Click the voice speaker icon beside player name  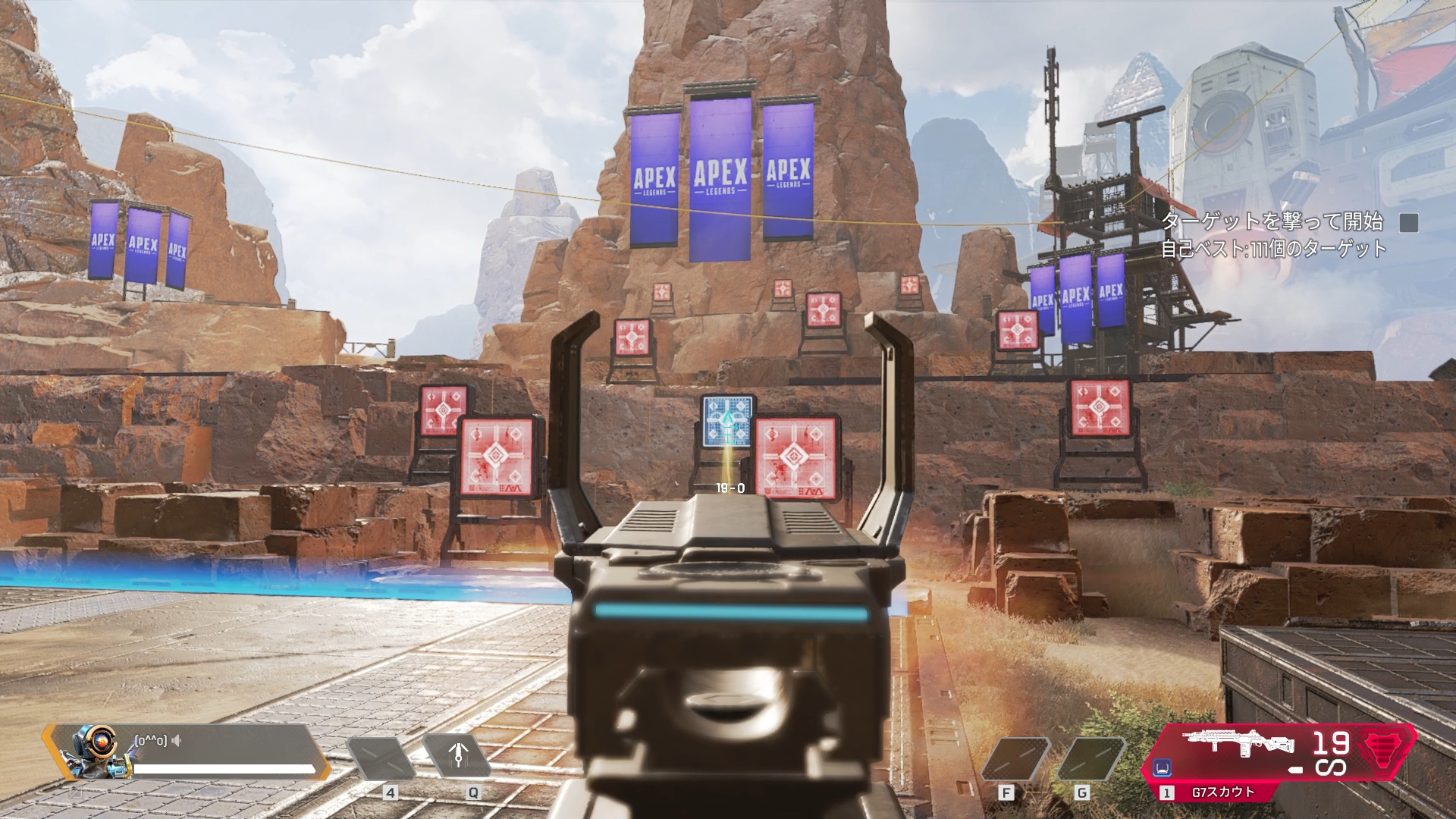(177, 740)
